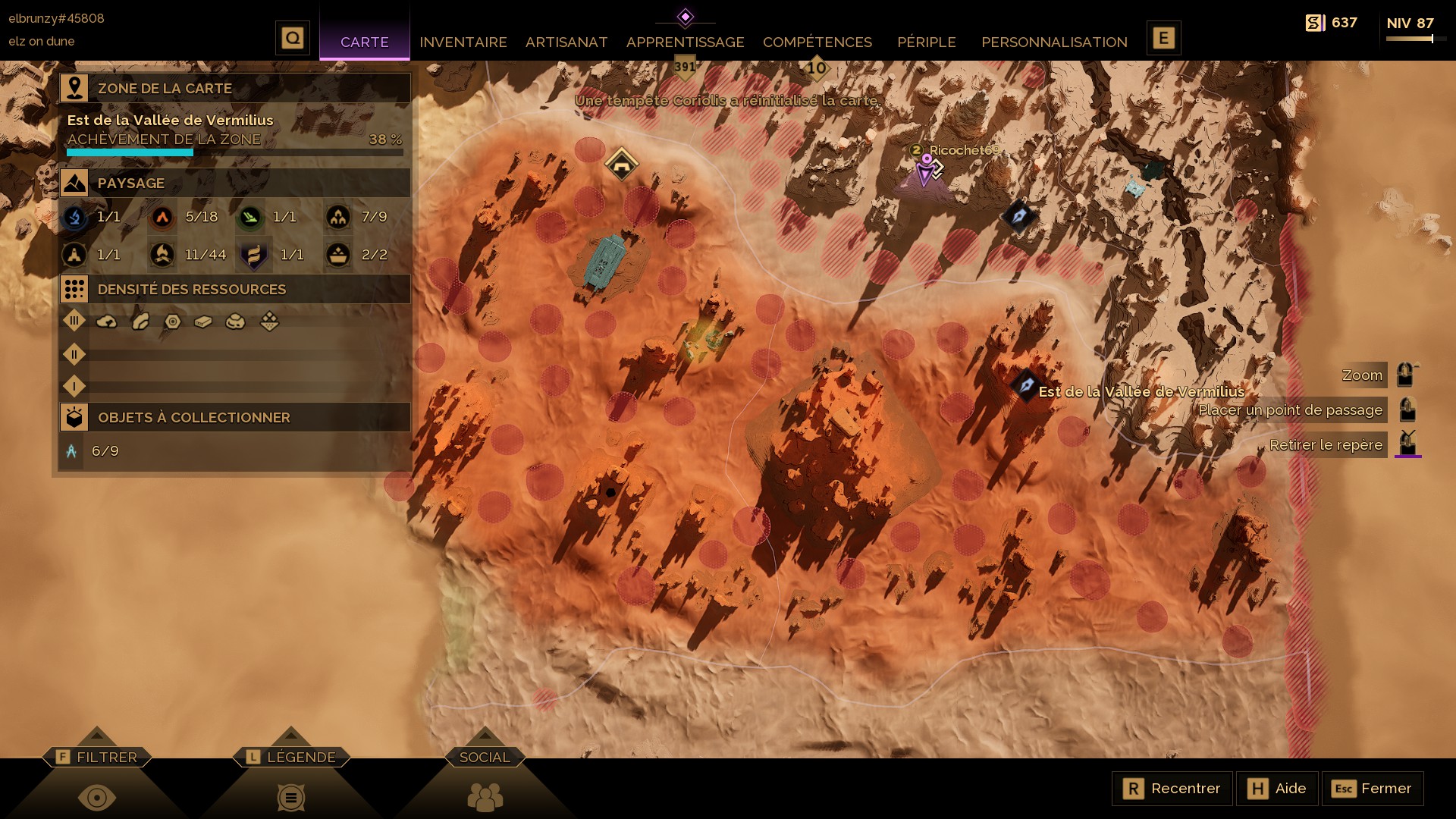
Task: Open the Aide help button
Action: click(x=1277, y=789)
